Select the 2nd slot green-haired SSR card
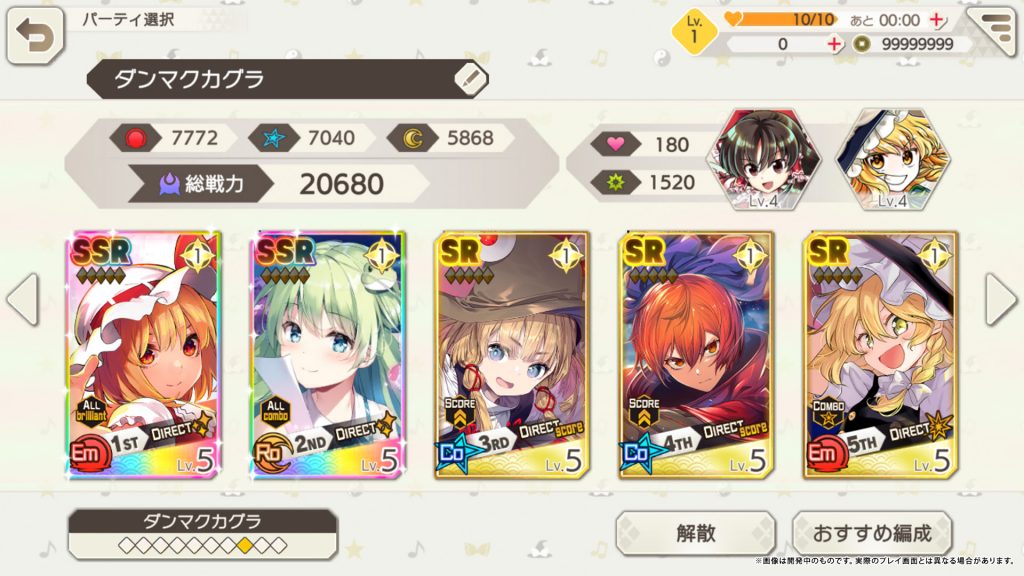Viewport: 1024px width, 576px height. [329, 355]
